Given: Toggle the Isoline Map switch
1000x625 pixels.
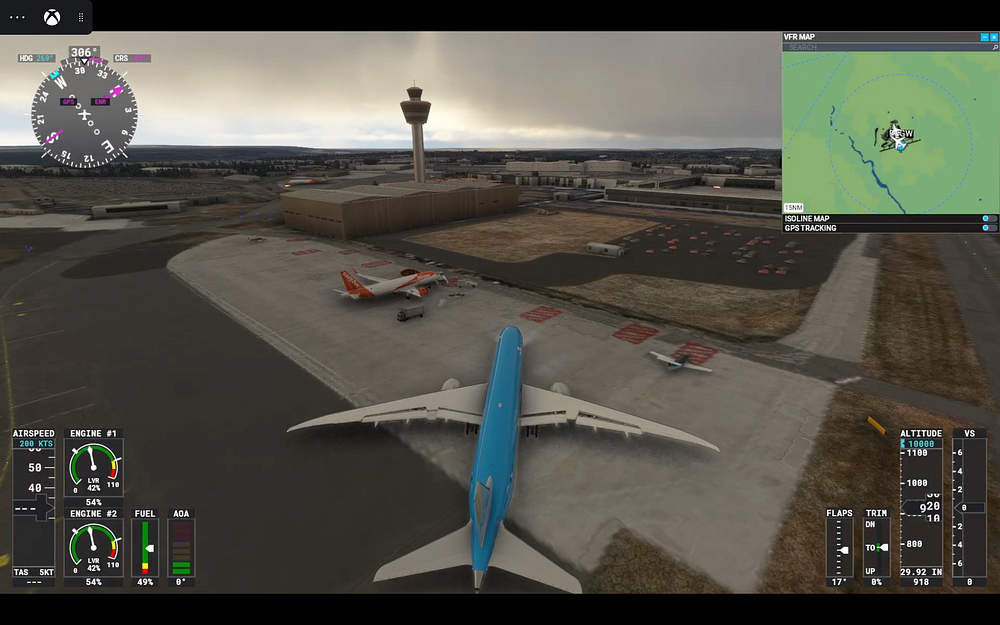Looking at the screenshot, I should click(989, 218).
